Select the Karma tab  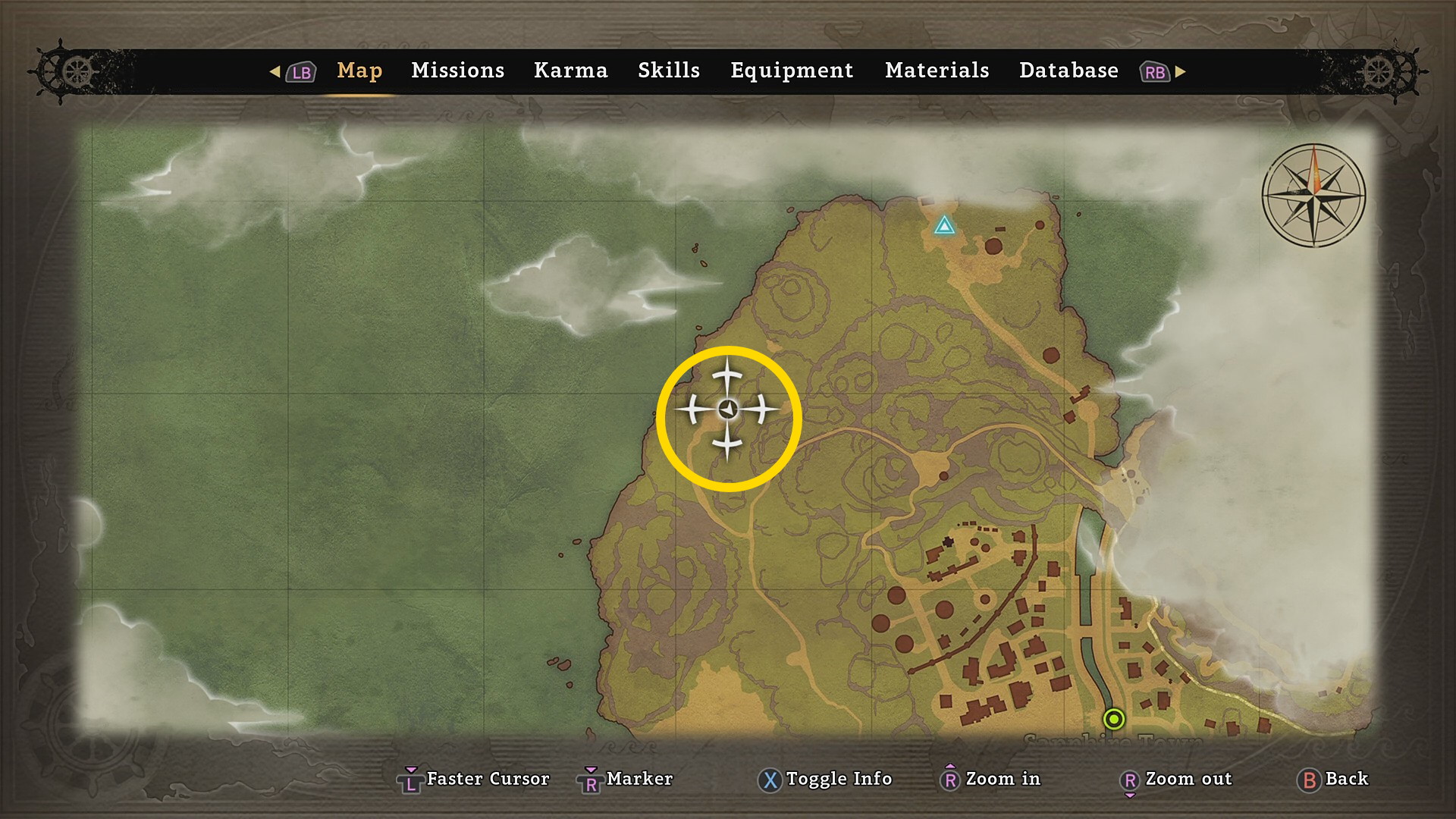click(x=570, y=71)
